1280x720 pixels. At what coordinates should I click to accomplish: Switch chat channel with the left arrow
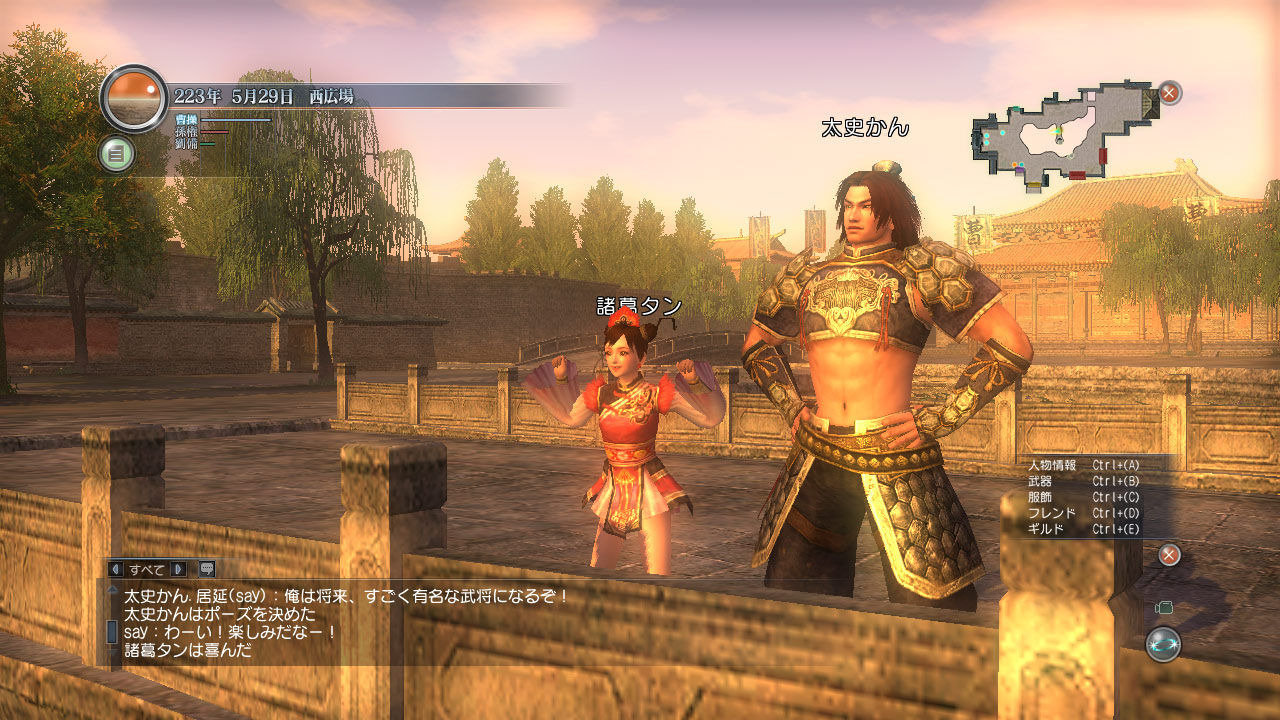coord(115,569)
